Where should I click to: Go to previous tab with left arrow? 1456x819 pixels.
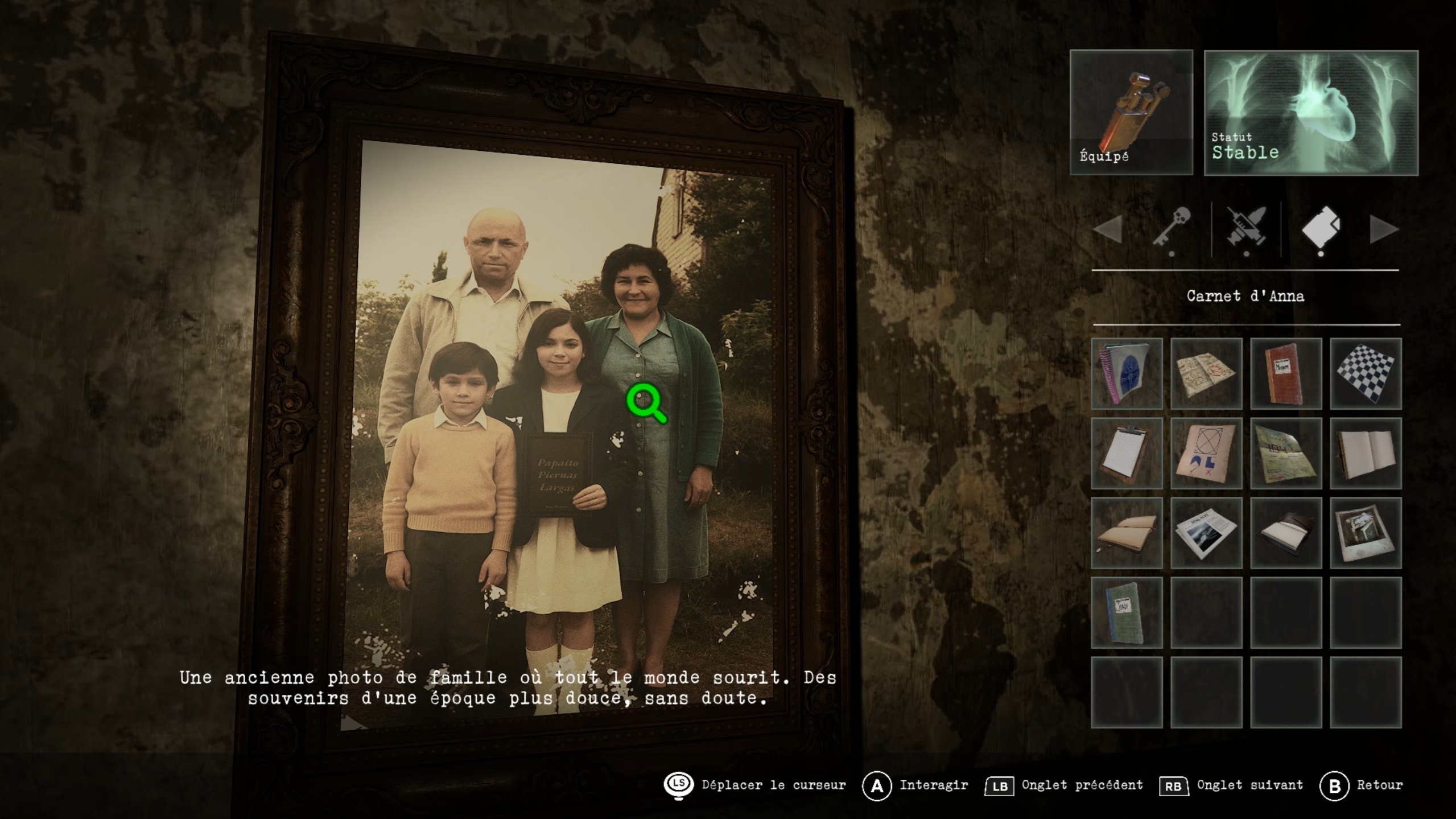coord(1107,229)
